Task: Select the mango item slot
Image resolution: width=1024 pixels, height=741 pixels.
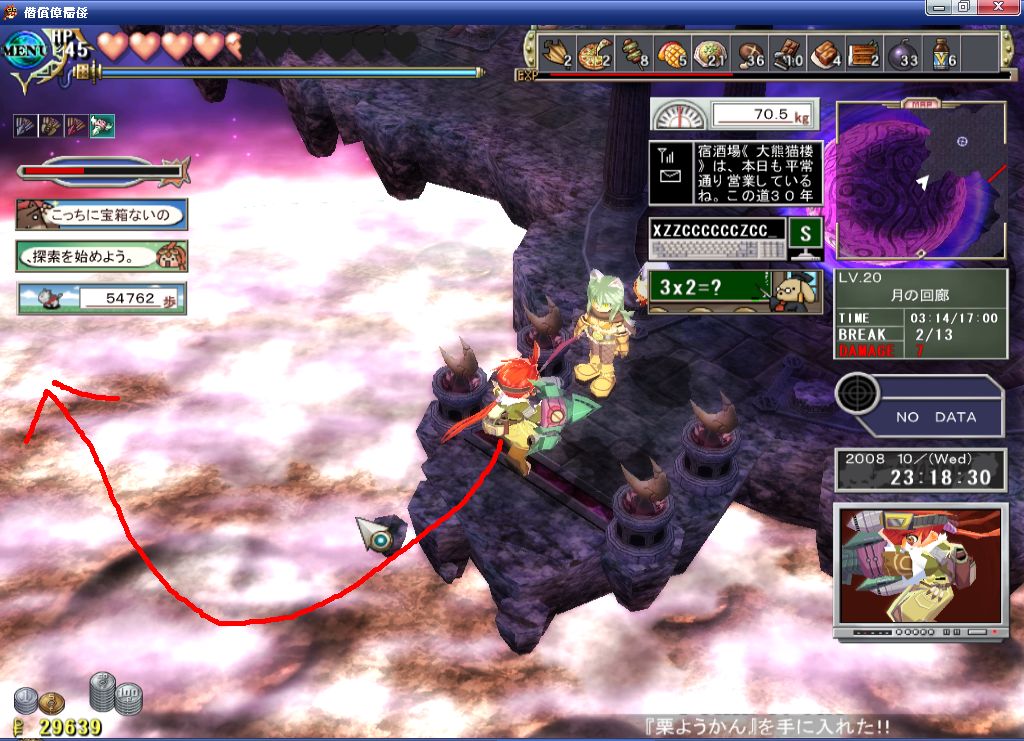Action: tap(672, 52)
